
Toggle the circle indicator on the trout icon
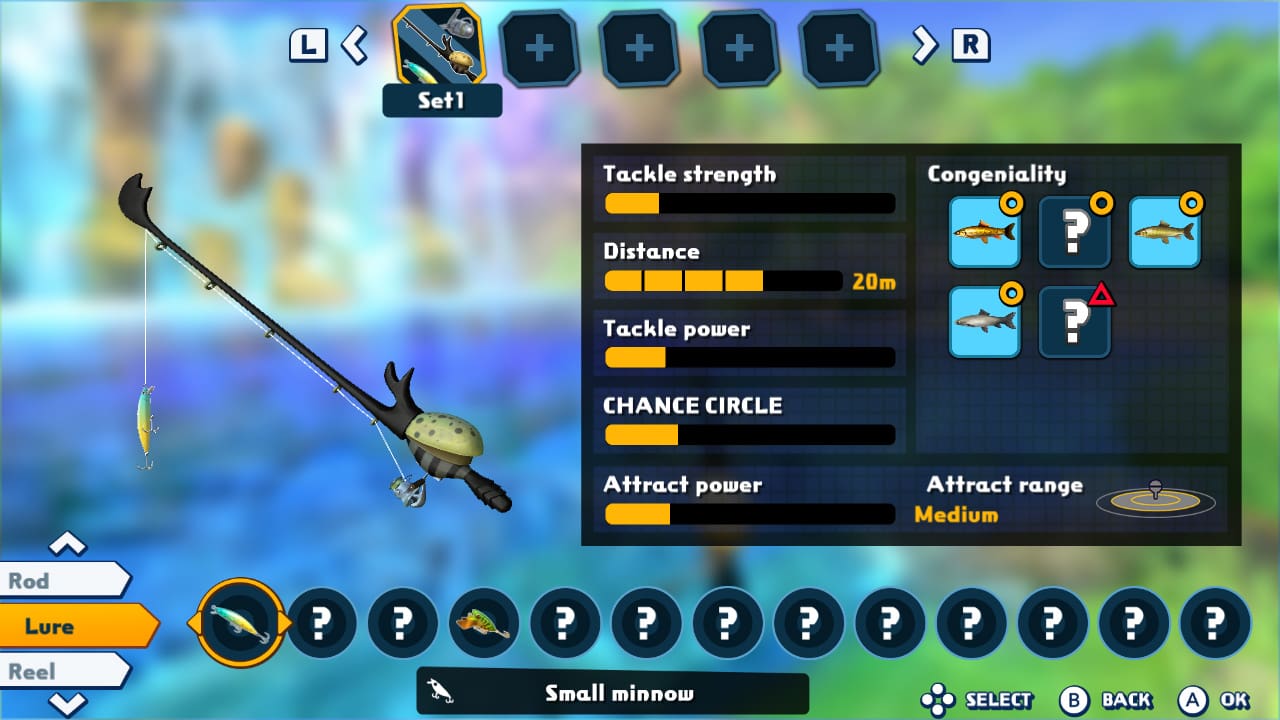click(1012, 202)
